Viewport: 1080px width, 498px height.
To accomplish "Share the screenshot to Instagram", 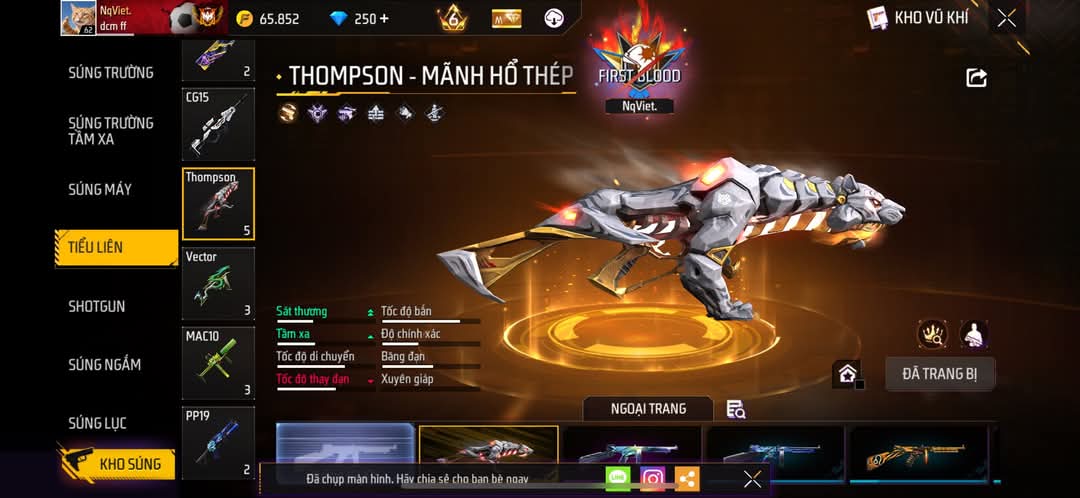I will pos(652,479).
